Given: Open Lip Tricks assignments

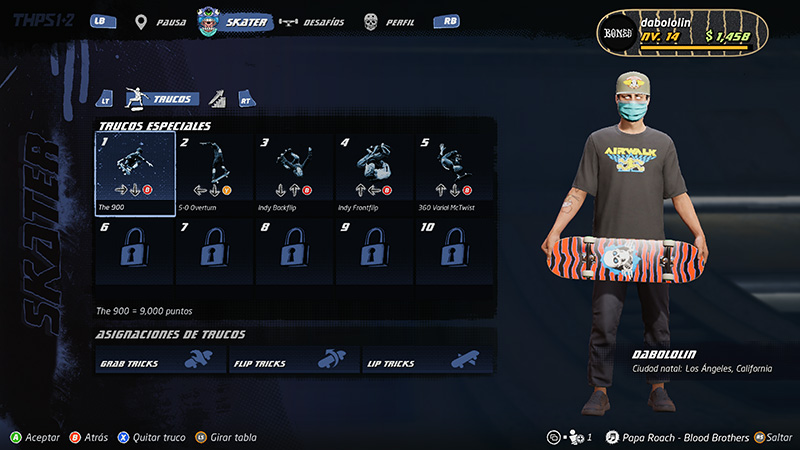Looking at the screenshot, I should (428, 362).
